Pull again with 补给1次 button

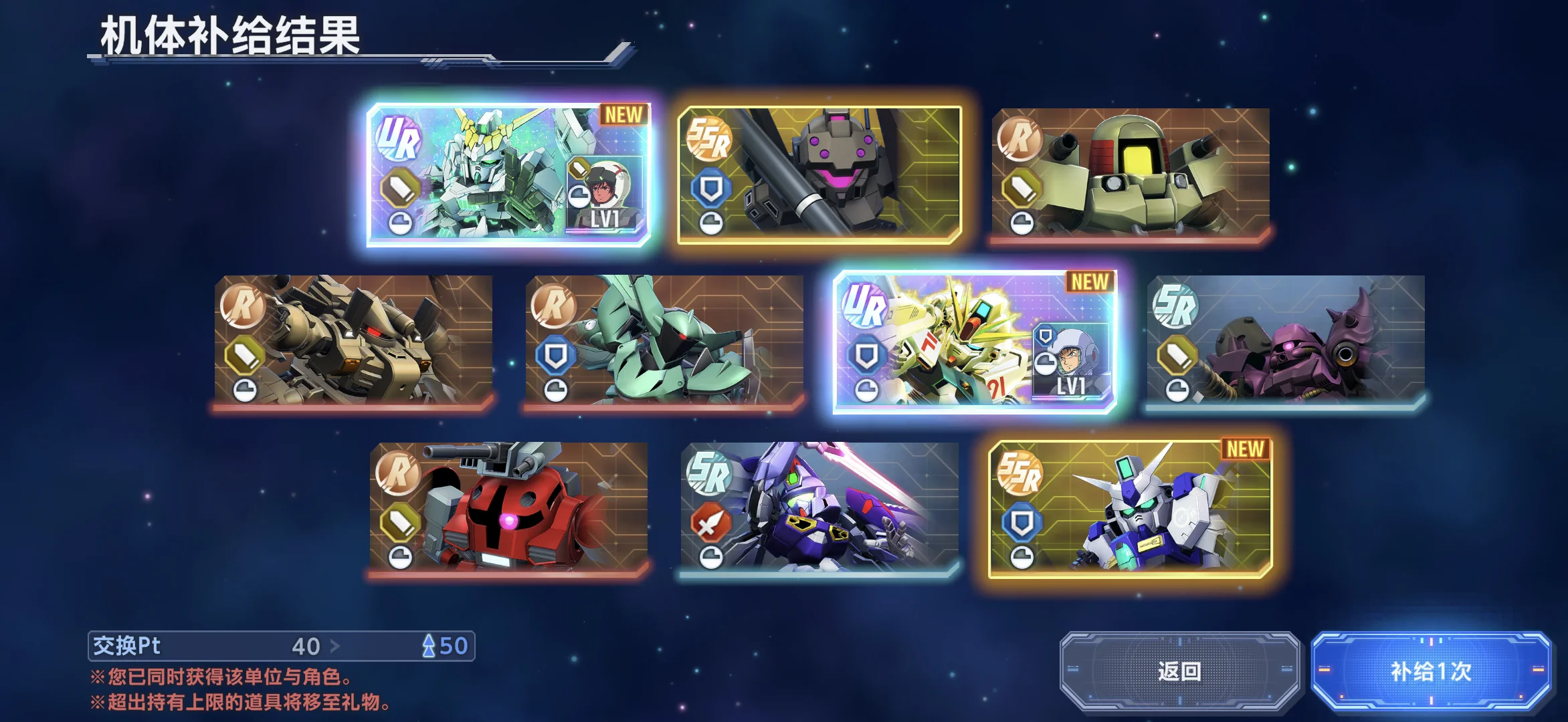(x=1431, y=671)
